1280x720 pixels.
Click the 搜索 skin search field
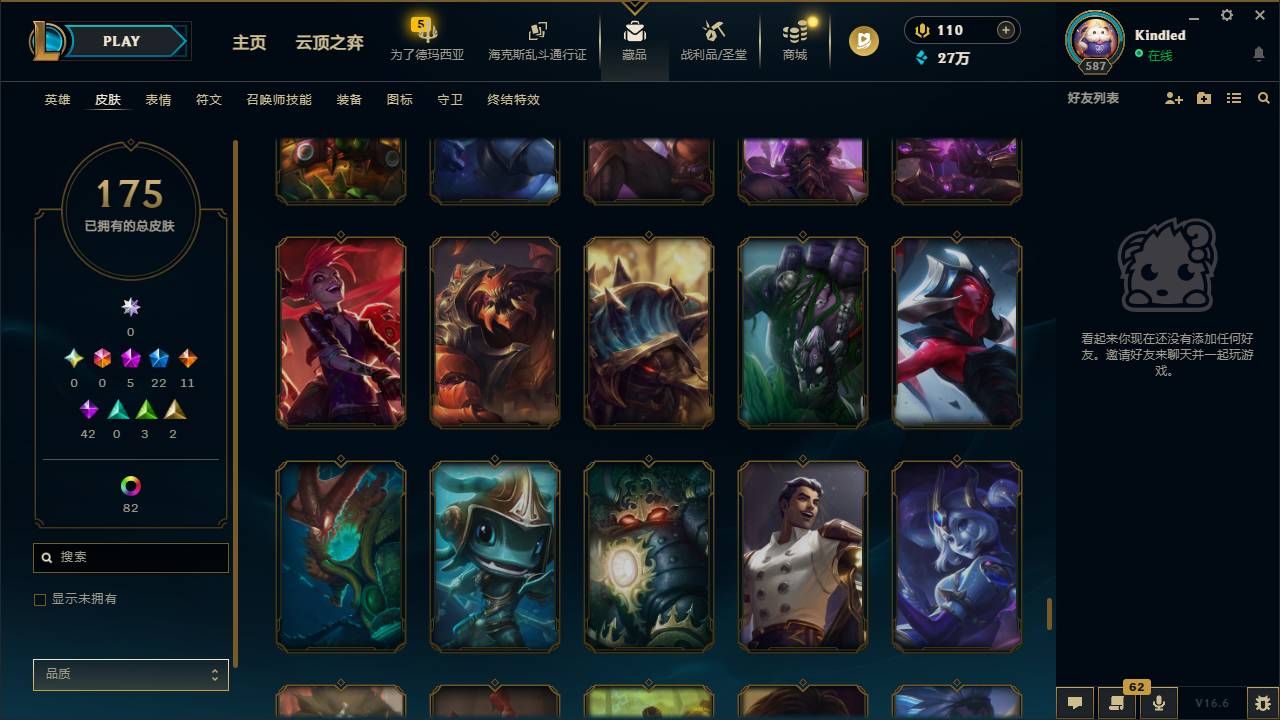pos(130,557)
